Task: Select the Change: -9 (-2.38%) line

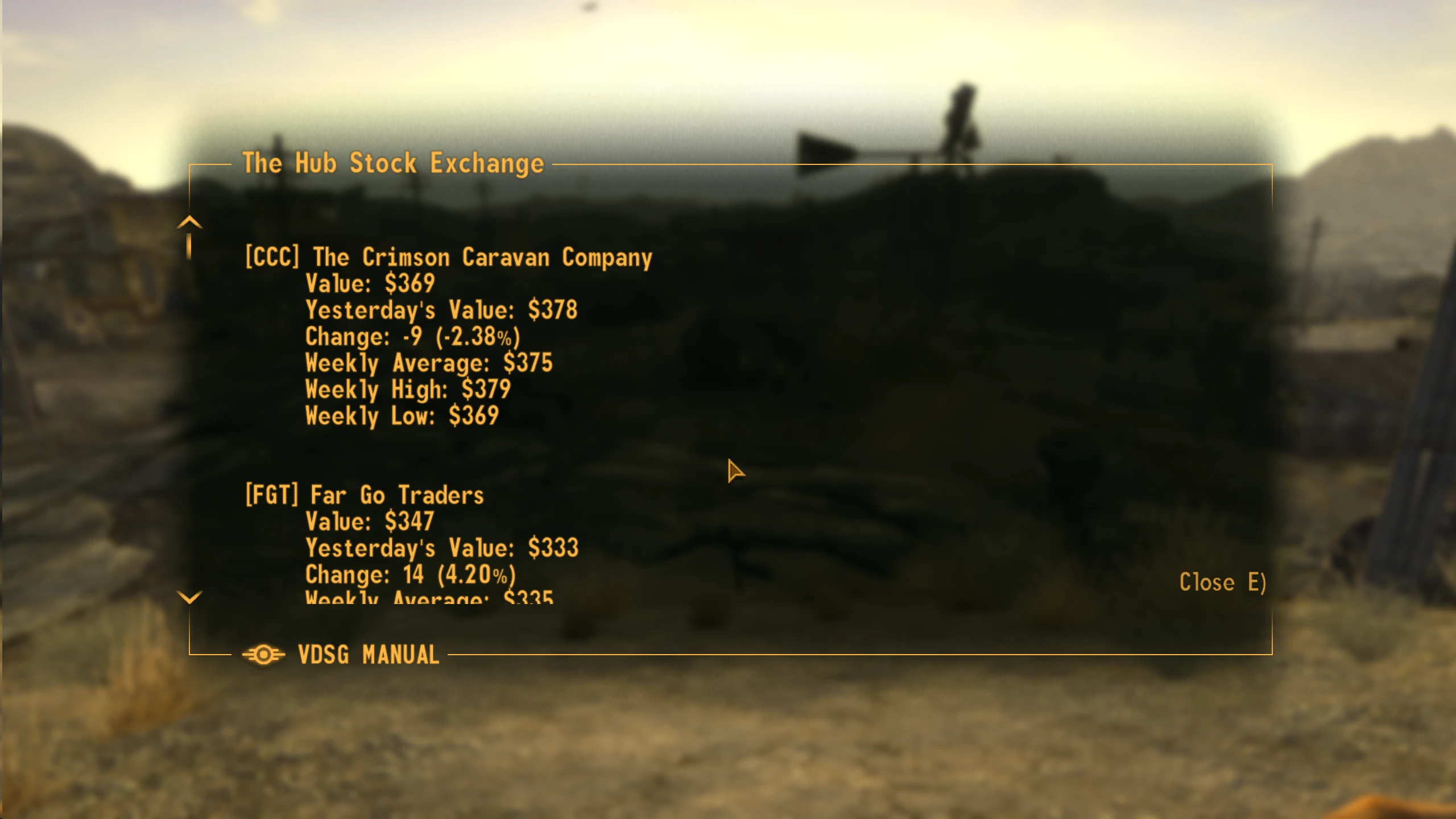Action: point(413,336)
